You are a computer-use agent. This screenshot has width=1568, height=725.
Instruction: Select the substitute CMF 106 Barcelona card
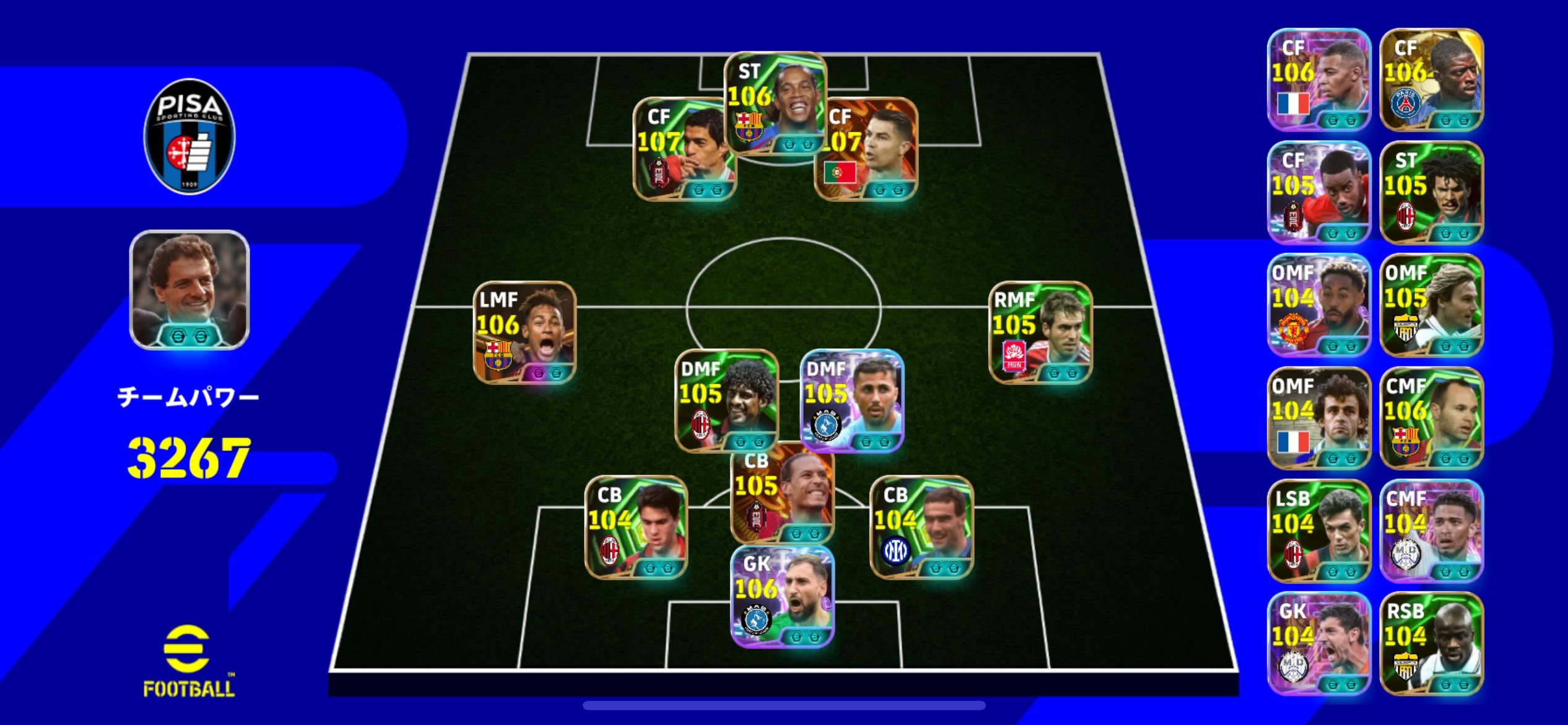[x=1431, y=418]
